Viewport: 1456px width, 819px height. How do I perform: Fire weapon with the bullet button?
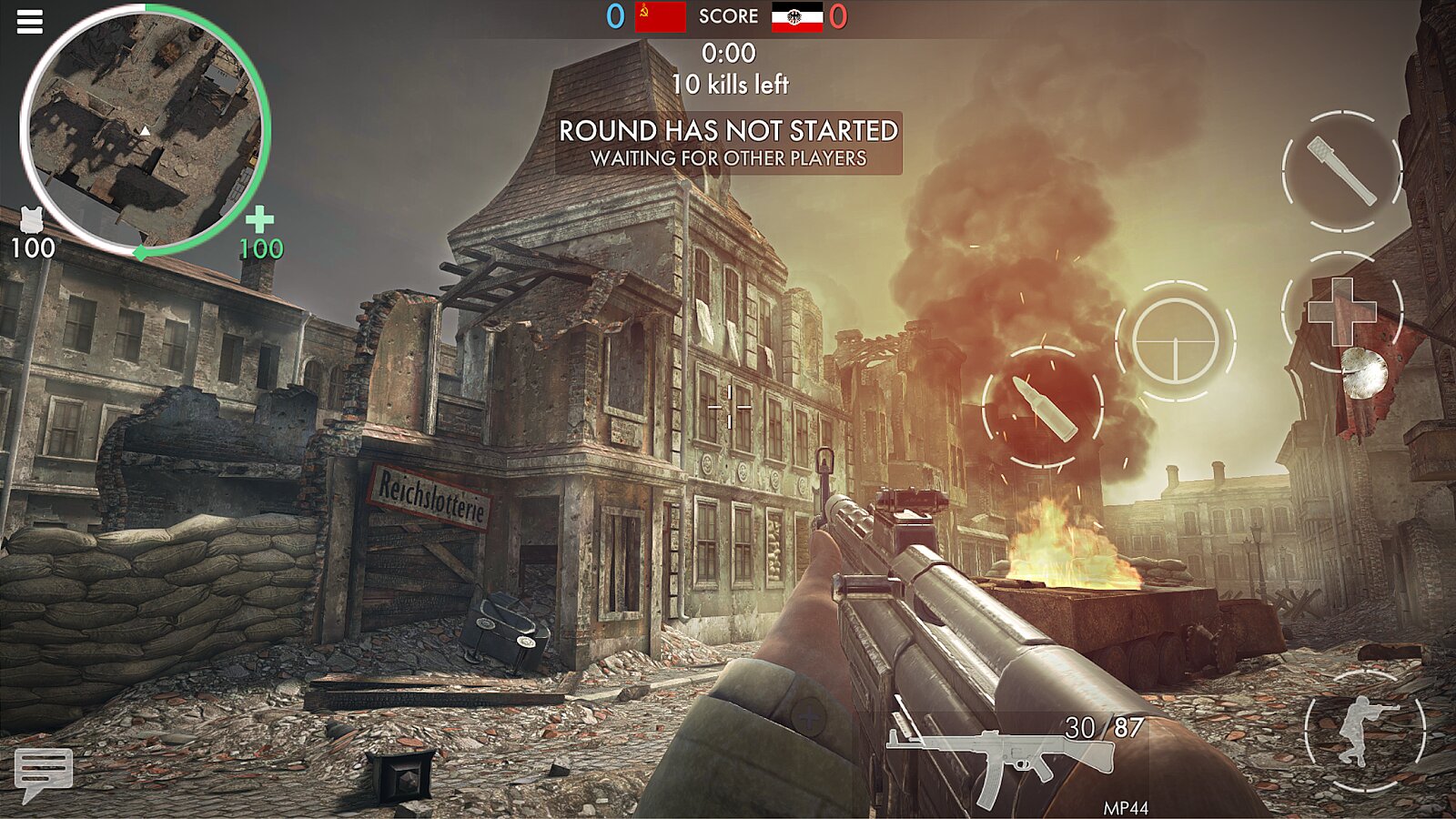[x=1043, y=408]
